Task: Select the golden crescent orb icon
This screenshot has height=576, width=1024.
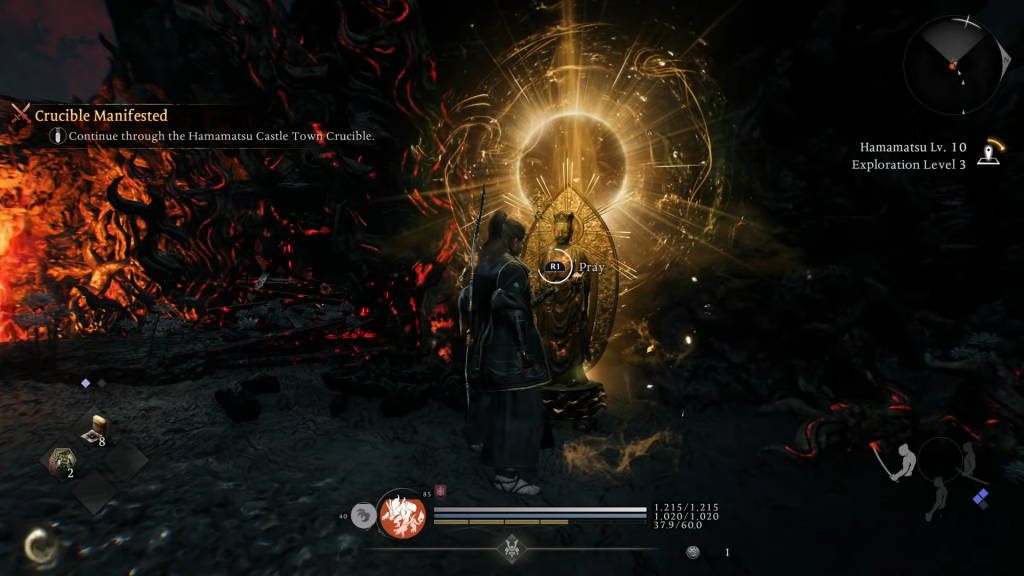Action: 42,546
